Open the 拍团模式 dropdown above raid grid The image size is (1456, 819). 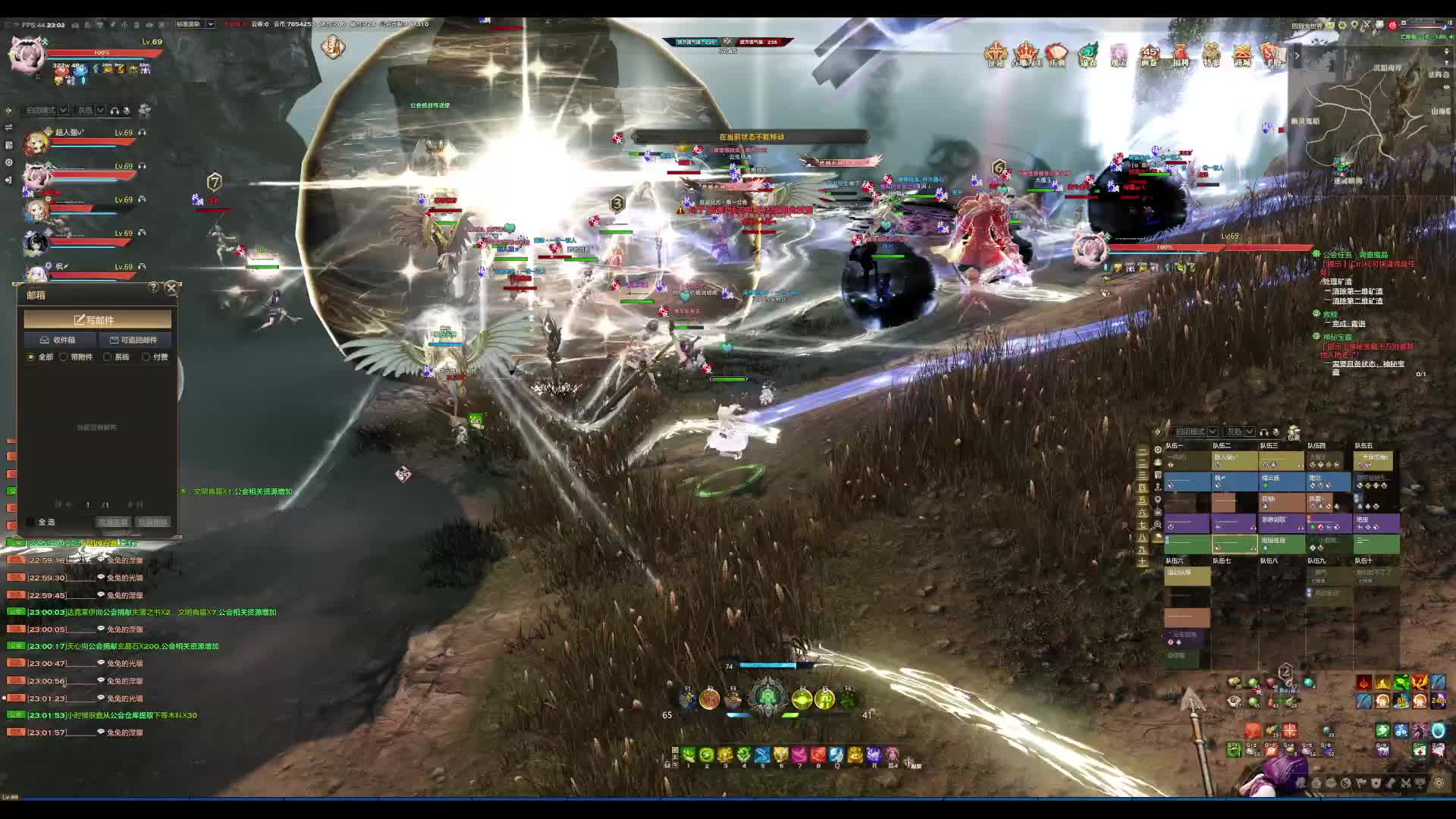pyautogui.click(x=1195, y=431)
